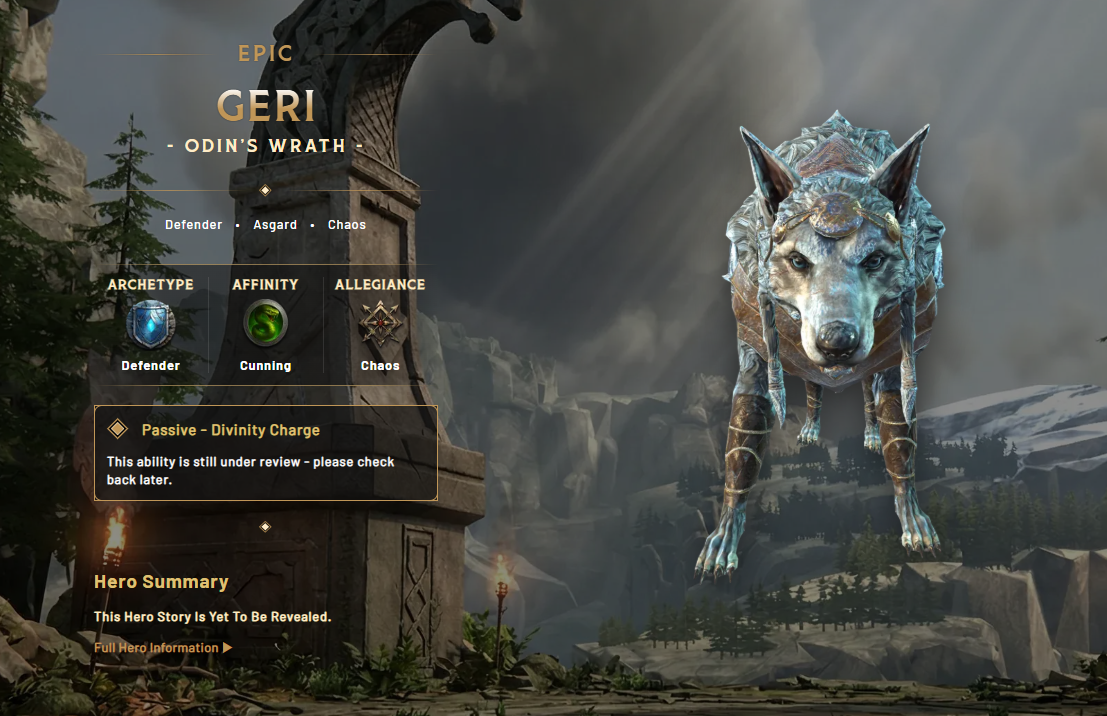The image size is (1107, 716).
Task: Select the Defender archetype shield icon
Action: pyautogui.click(x=151, y=324)
